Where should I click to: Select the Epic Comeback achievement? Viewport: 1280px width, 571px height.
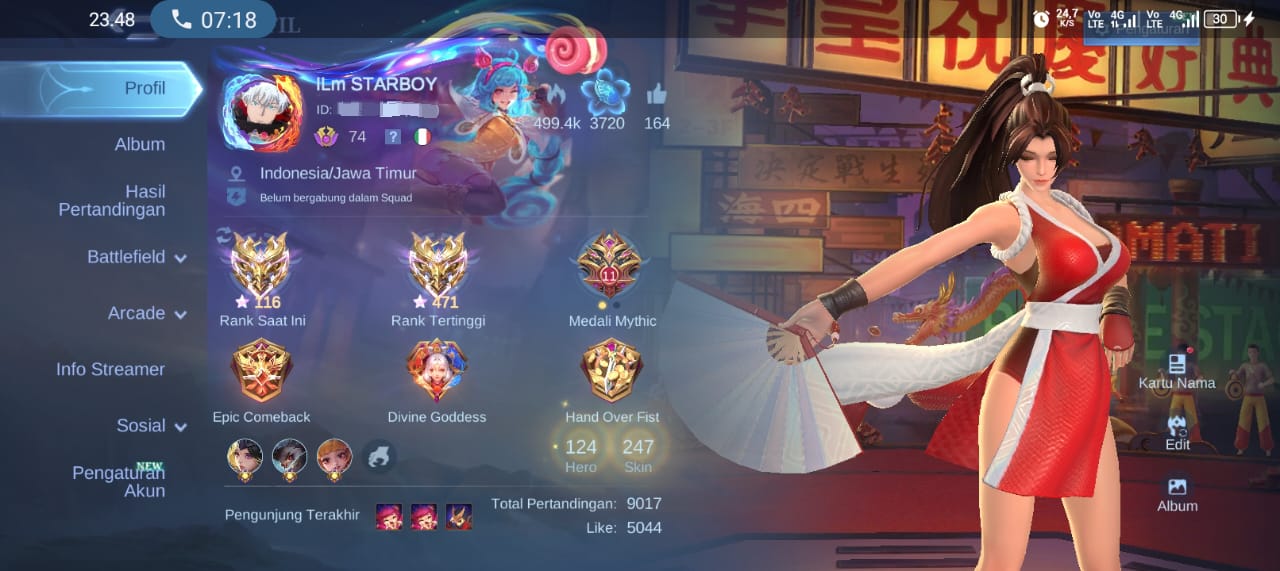pyautogui.click(x=261, y=372)
